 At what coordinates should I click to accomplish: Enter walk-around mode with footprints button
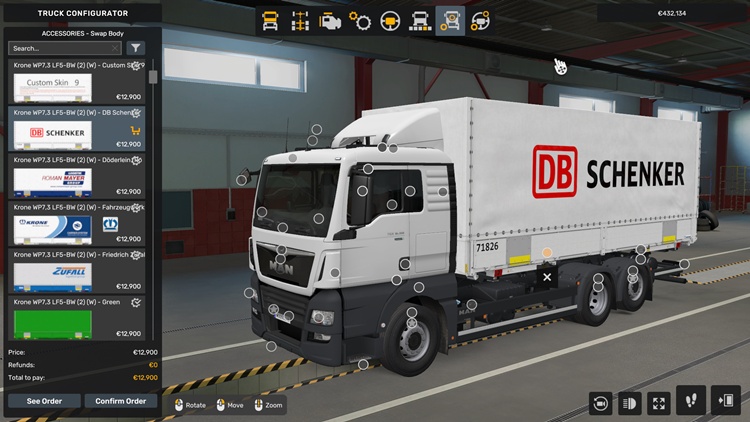point(691,401)
